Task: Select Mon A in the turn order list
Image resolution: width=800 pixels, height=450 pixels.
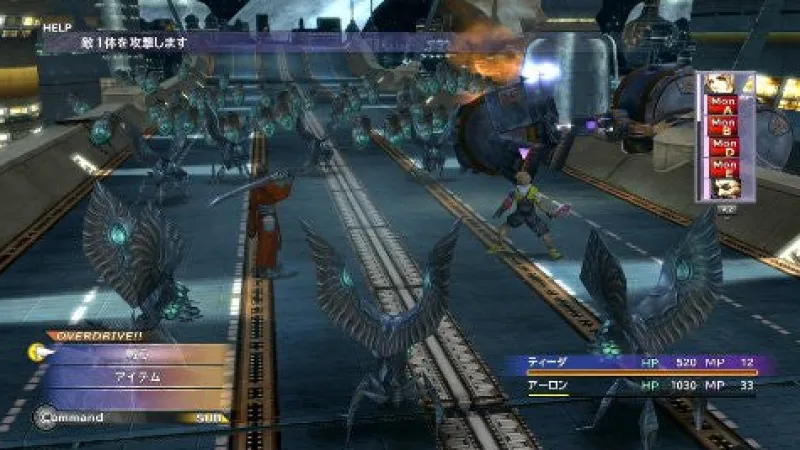Action: tap(723, 103)
